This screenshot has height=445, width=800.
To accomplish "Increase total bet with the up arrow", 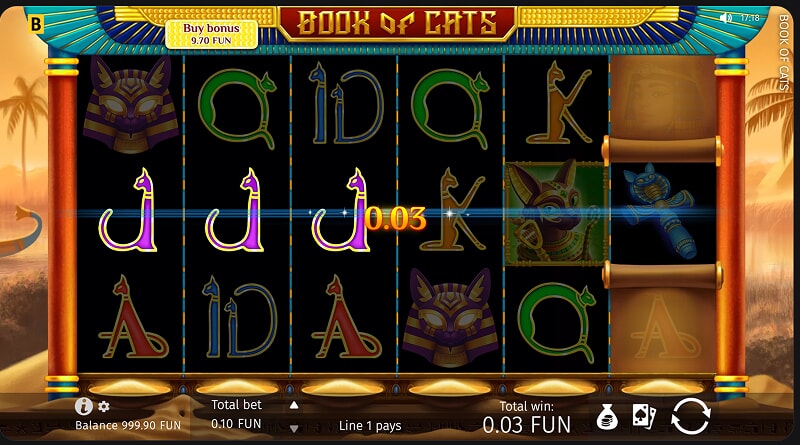I will [x=294, y=406].
